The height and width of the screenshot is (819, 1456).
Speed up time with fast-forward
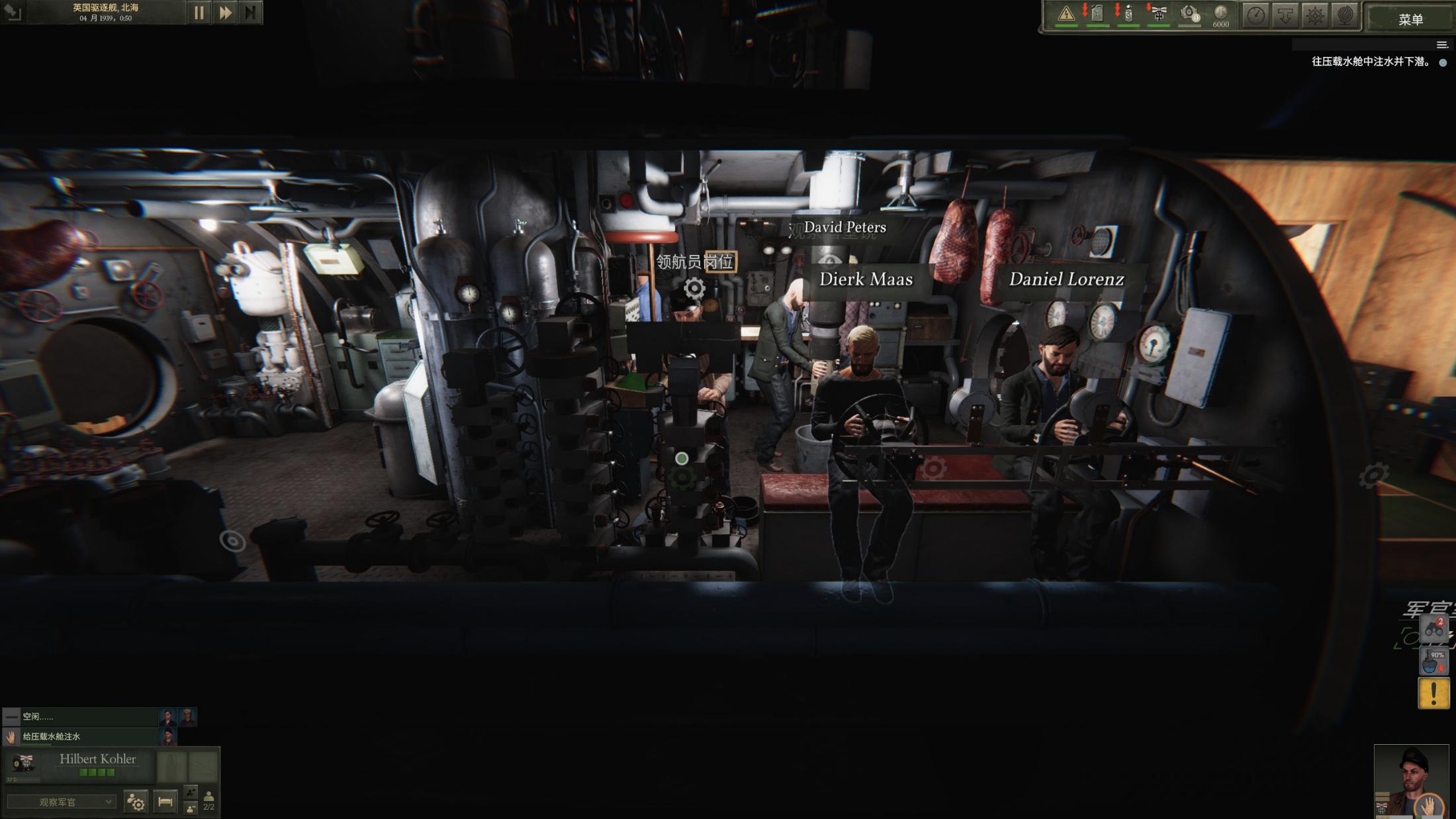[225, 13]
